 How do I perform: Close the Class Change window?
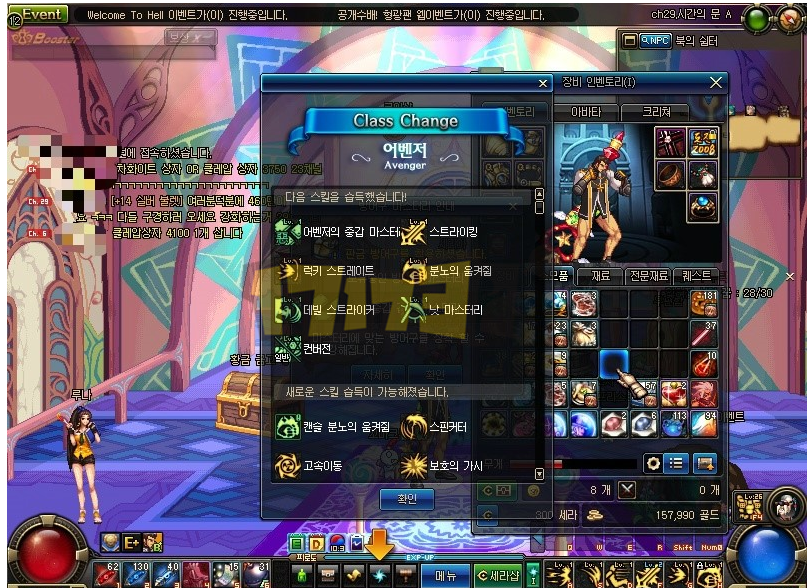point(543,84)
